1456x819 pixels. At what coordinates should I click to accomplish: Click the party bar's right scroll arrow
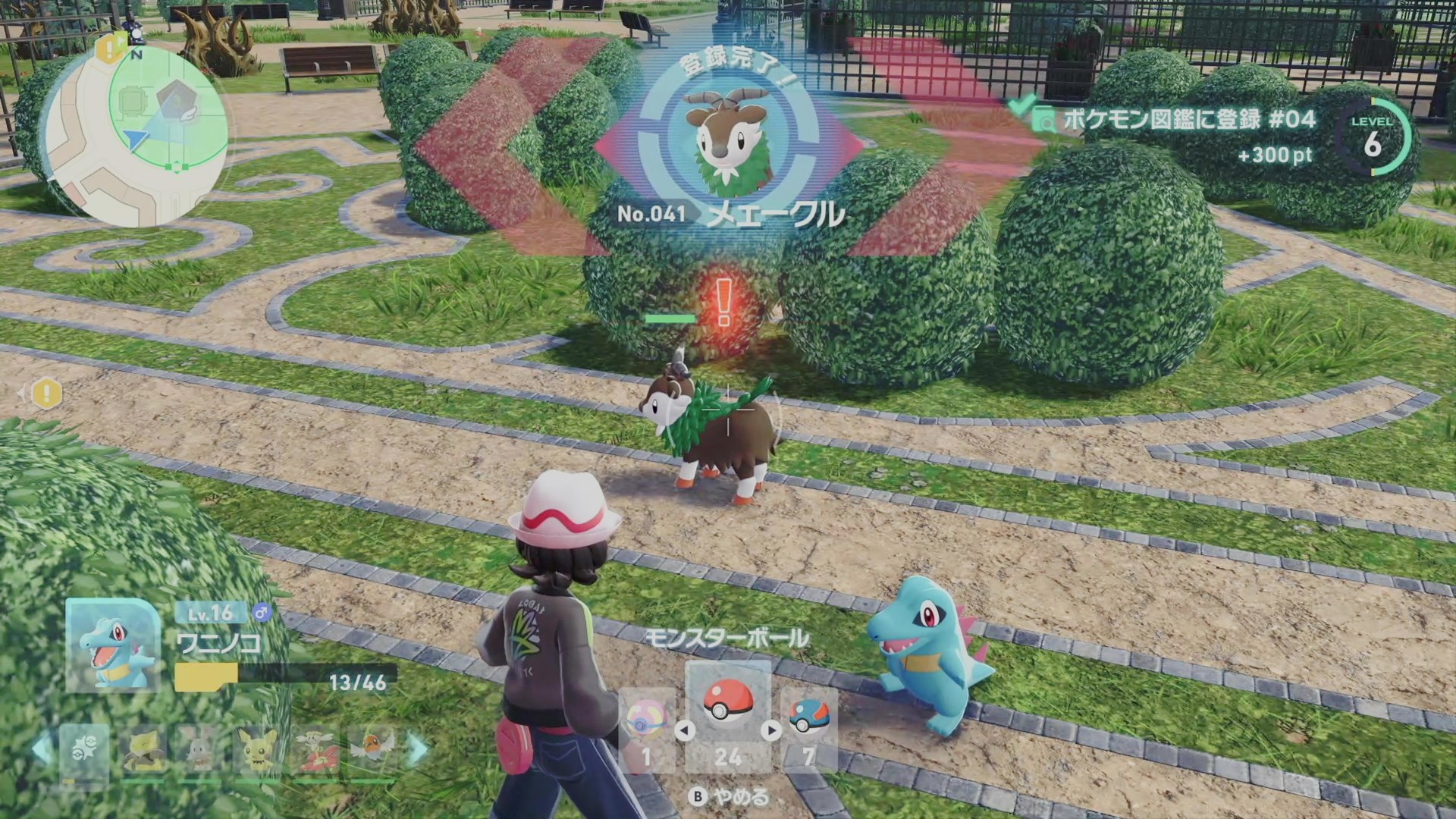pos(418,749)
